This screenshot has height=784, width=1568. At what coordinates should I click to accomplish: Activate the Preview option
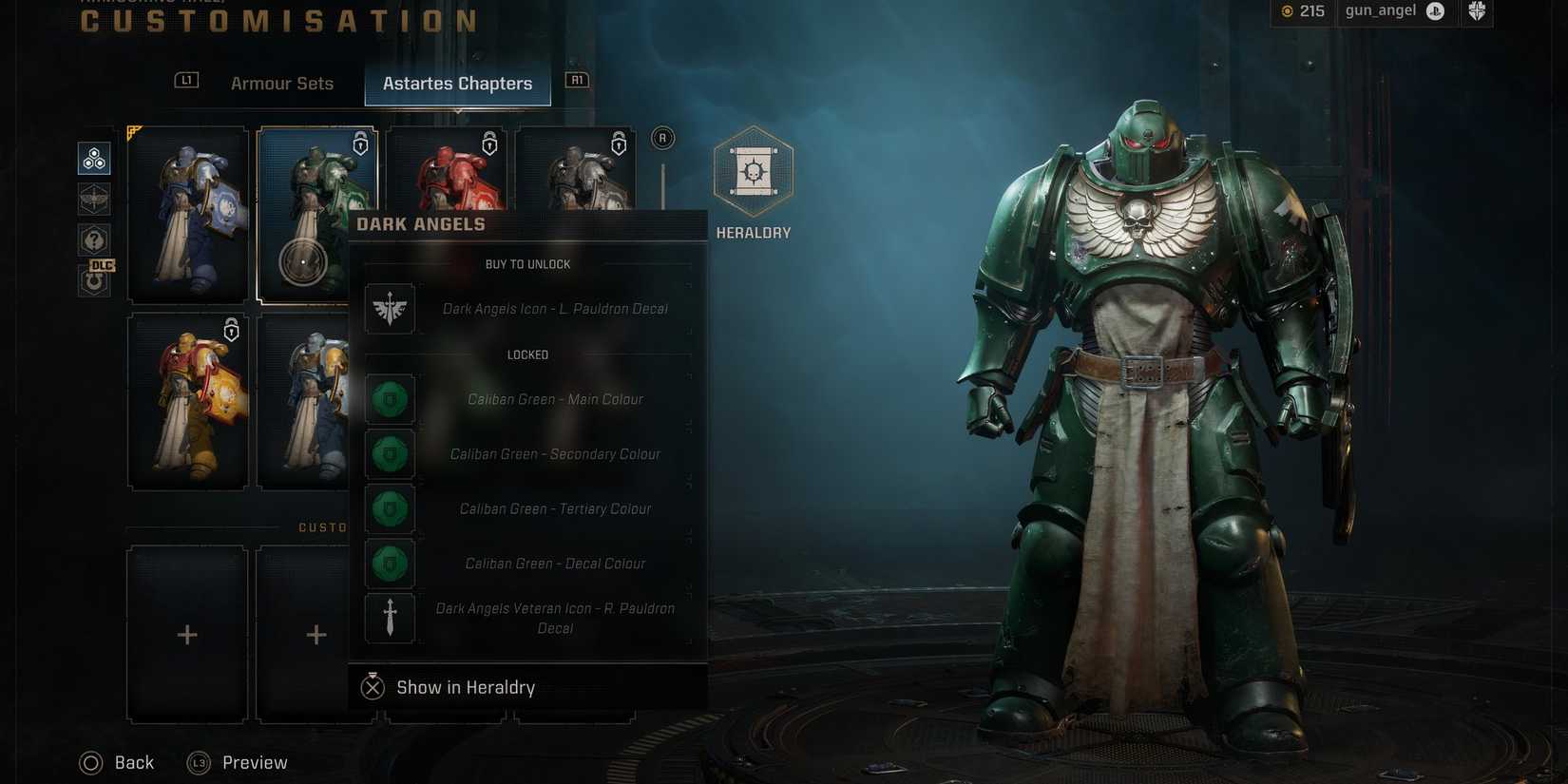[x=237, y=761]
